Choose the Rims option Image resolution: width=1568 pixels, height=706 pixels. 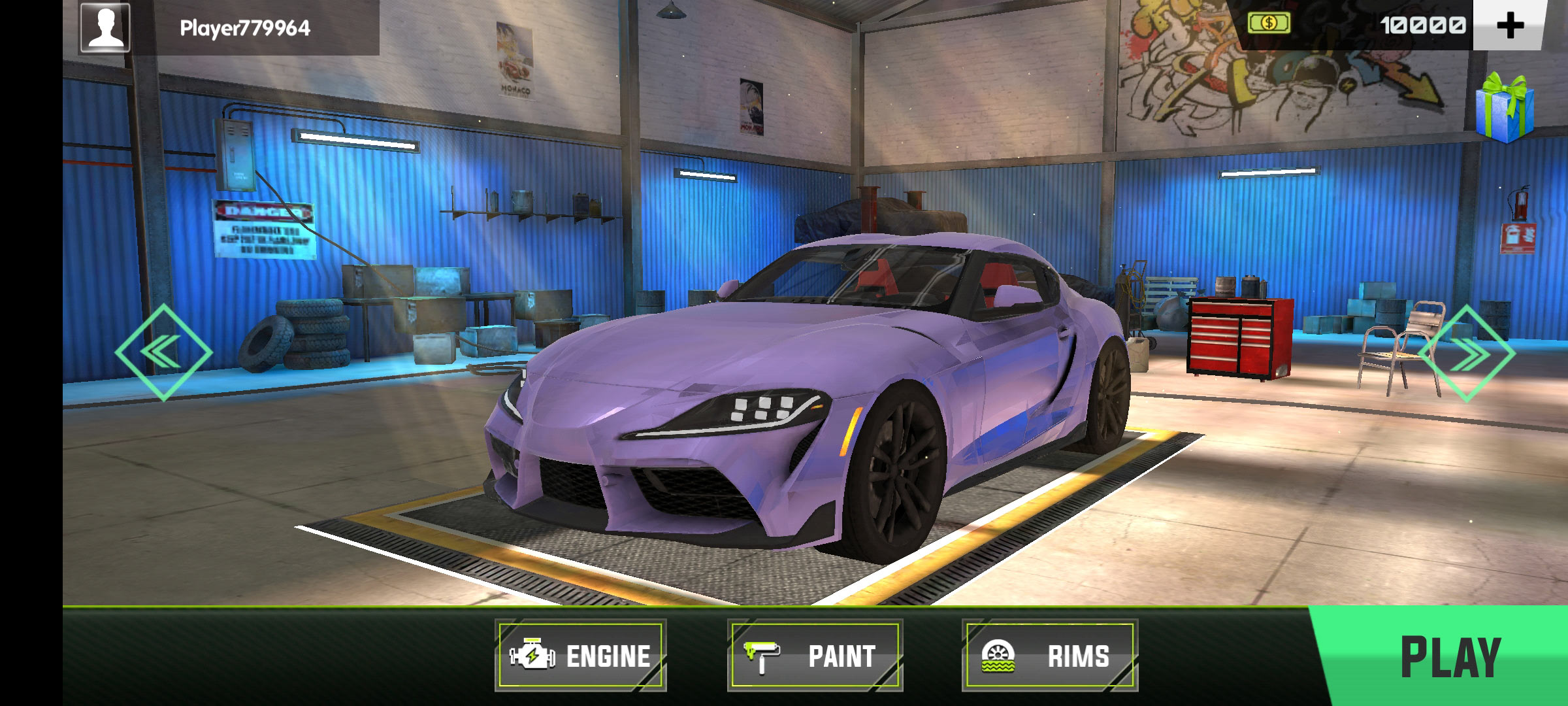pyautogui.click(x=1049, y=656)
